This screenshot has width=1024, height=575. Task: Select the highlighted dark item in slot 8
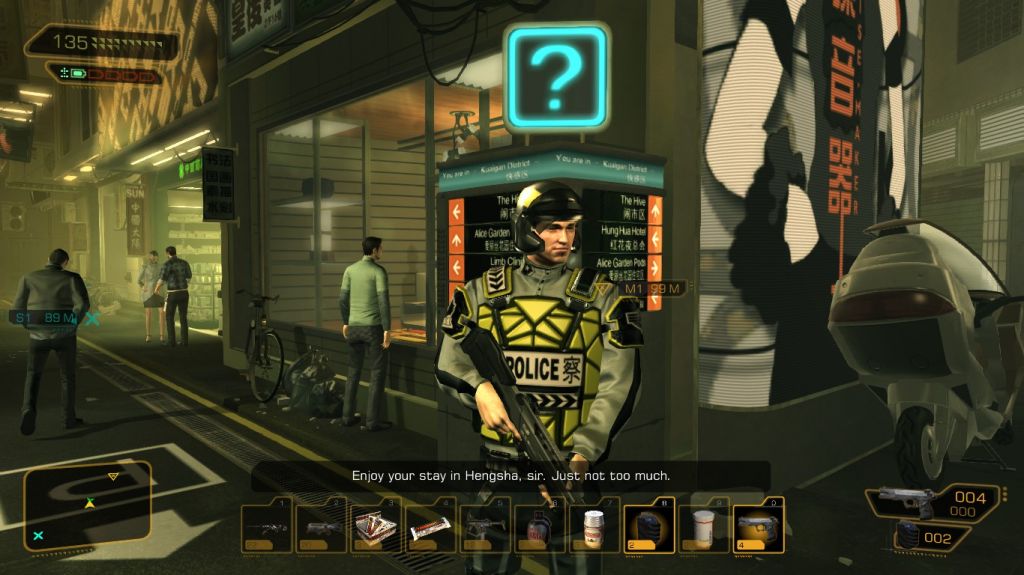tap(649, 527)
